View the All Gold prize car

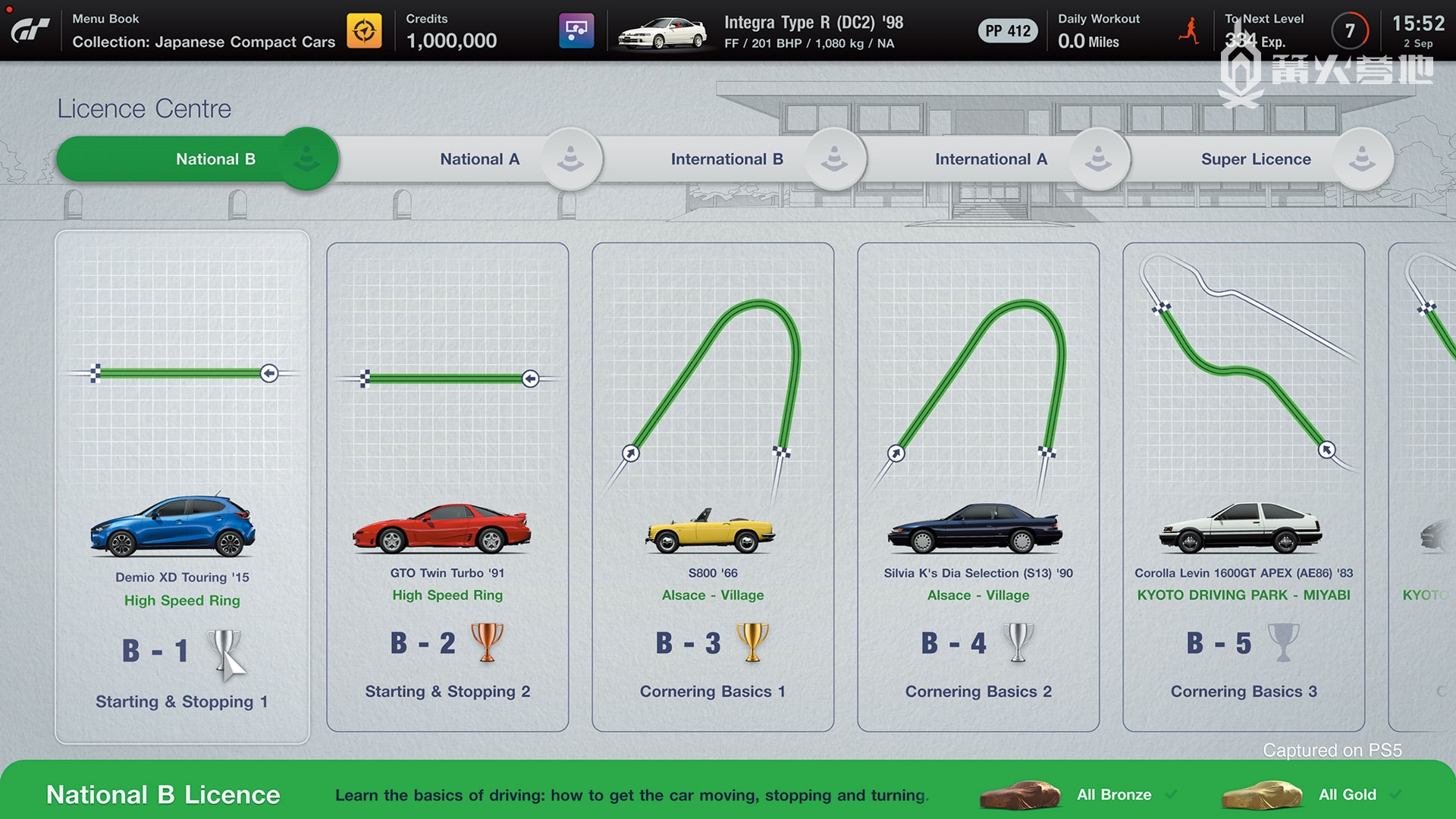click(1262, 795)
